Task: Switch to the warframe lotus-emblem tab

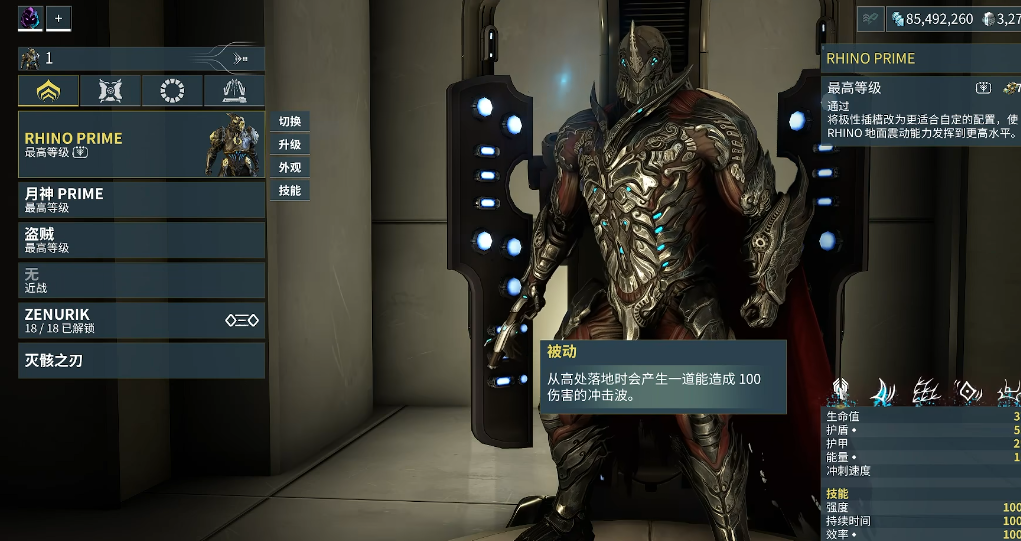Action: [x=49, y=91]
